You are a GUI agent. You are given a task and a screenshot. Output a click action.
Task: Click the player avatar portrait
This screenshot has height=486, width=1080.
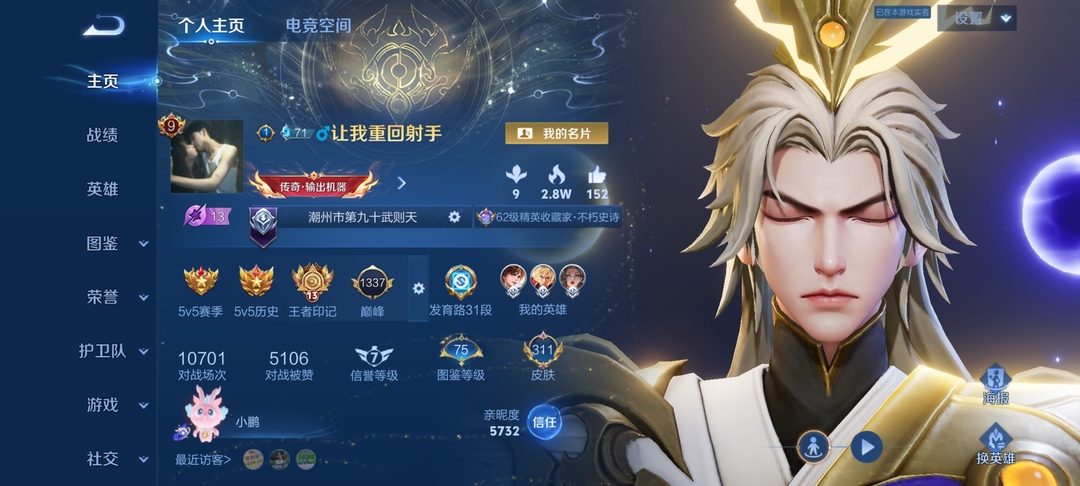click(207, 157)
